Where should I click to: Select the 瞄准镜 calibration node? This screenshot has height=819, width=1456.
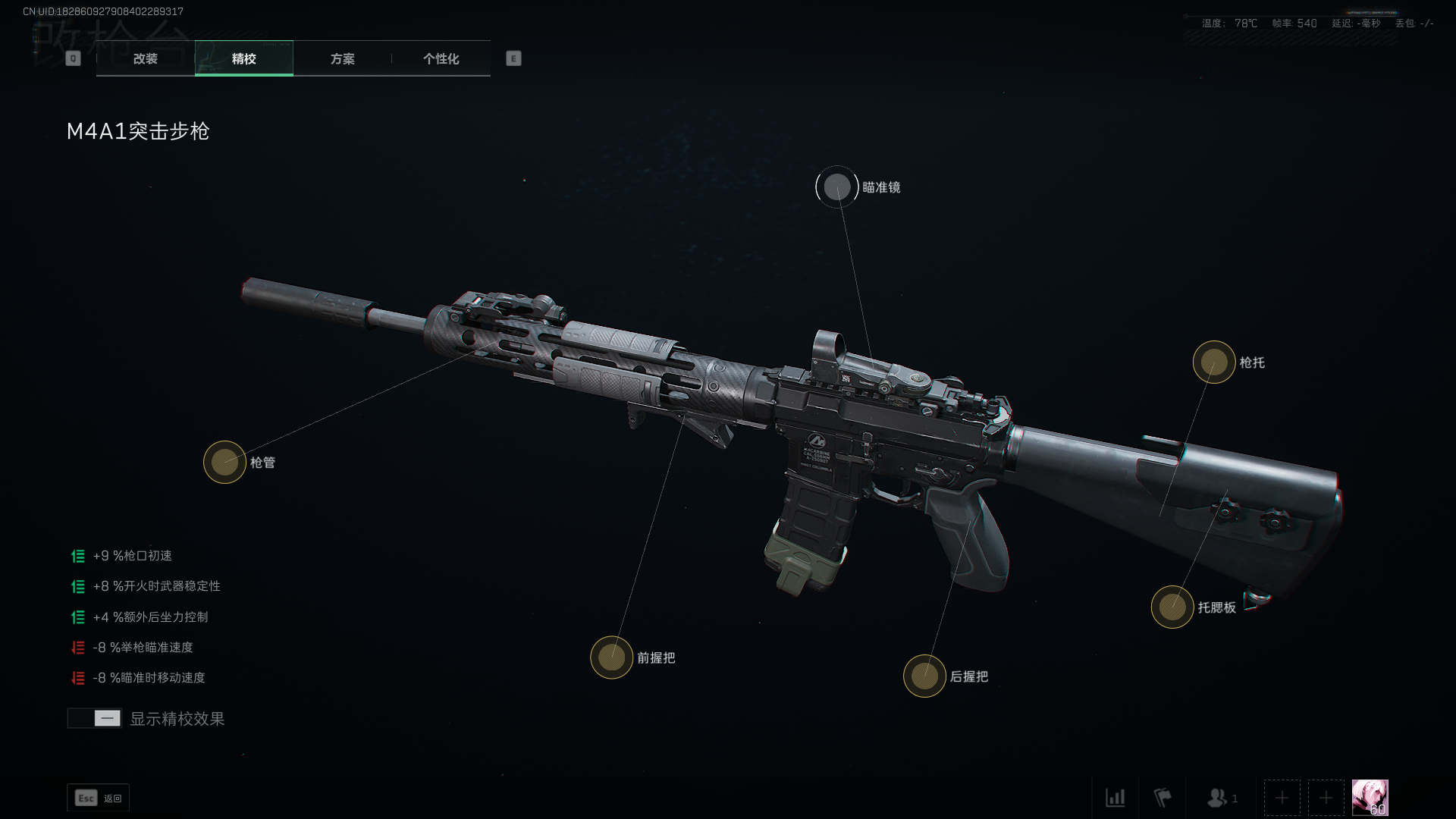tap(837, 187)
